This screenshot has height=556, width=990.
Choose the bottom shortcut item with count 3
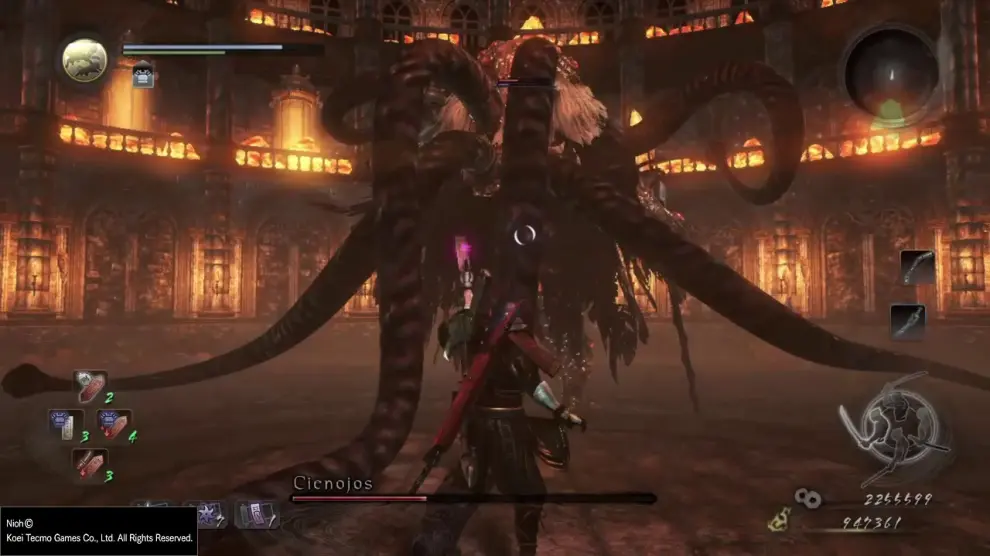coord(89,462)
